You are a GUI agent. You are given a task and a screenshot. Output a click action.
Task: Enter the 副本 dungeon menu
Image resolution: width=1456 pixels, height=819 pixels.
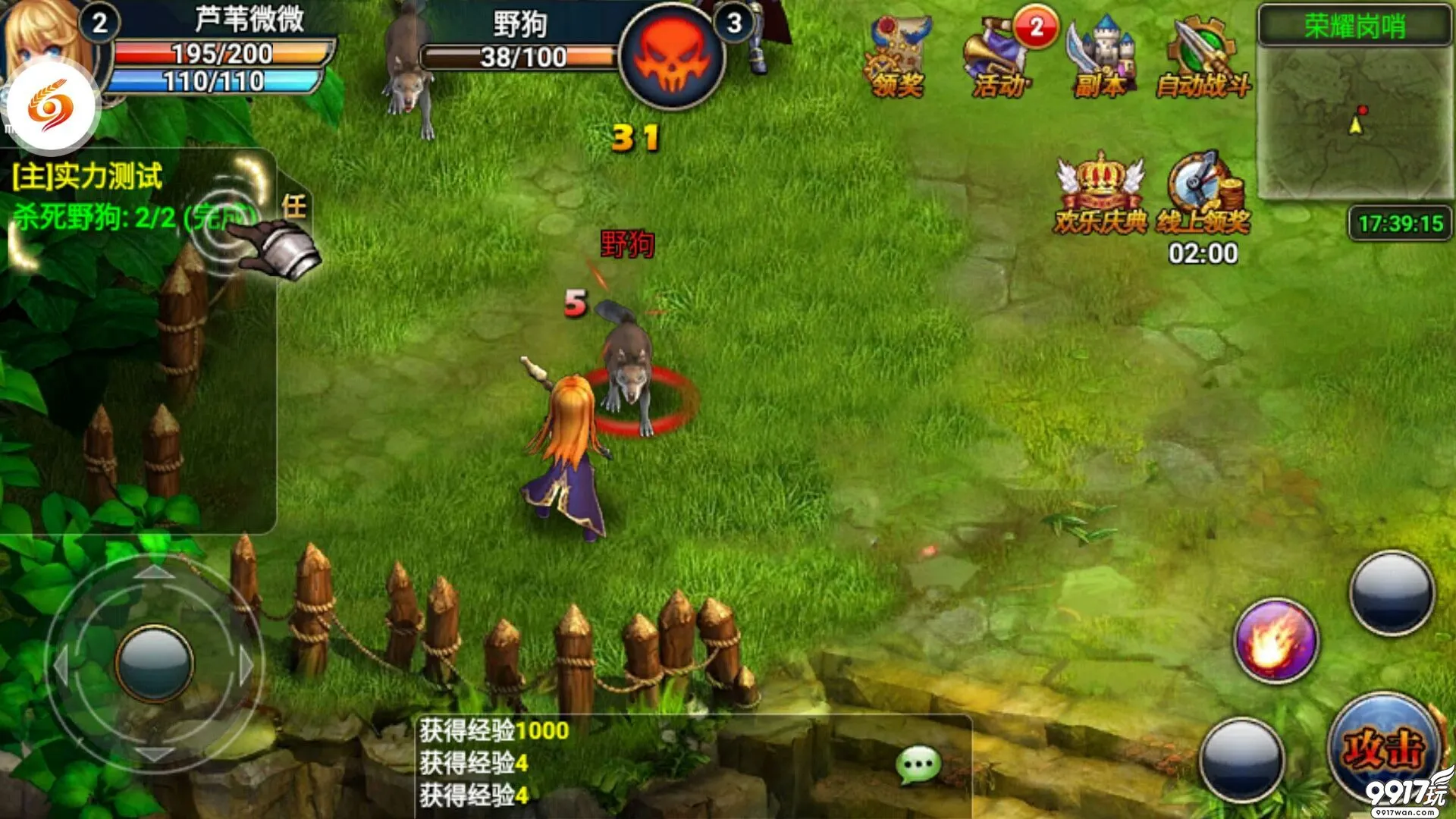(1101, 59)
